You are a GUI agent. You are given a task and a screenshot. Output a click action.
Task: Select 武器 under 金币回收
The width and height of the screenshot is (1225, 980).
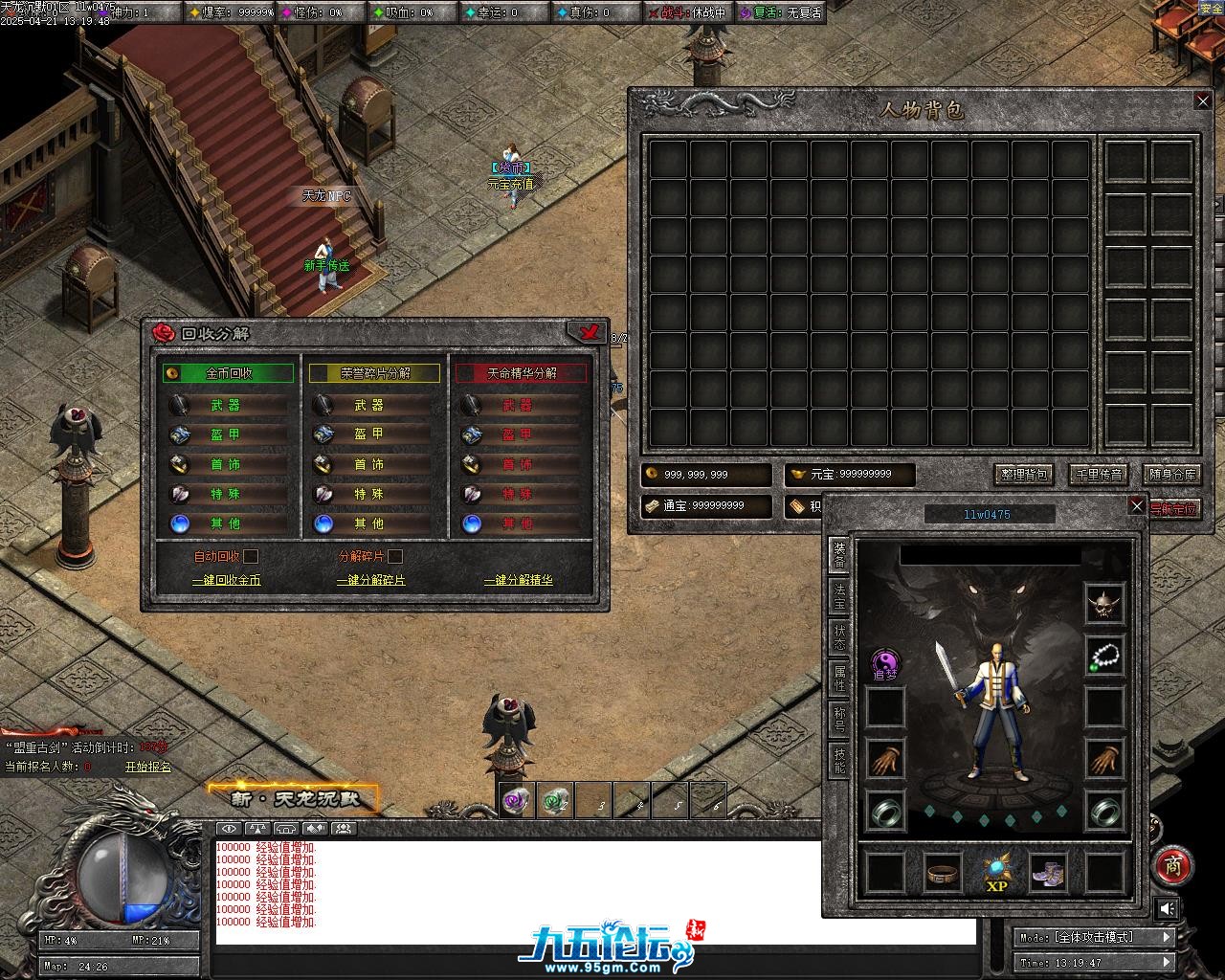[226, 406]
